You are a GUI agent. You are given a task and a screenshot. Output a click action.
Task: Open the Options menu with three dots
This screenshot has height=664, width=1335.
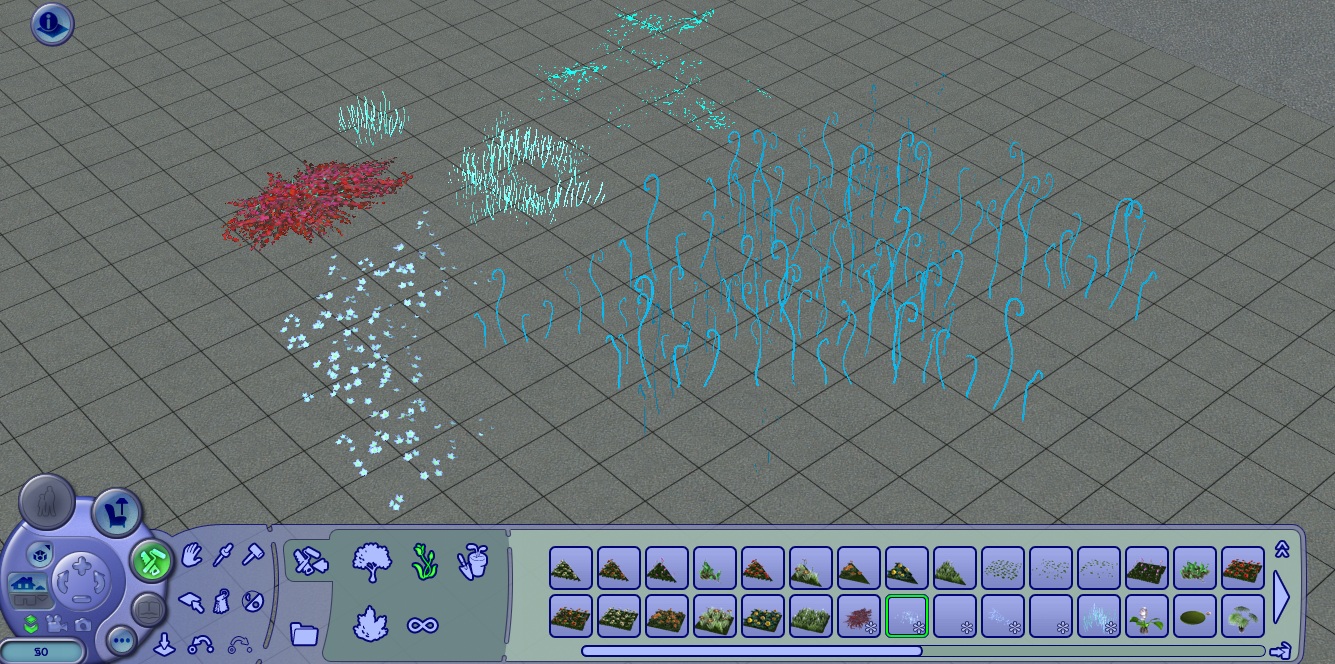[121, 639]
